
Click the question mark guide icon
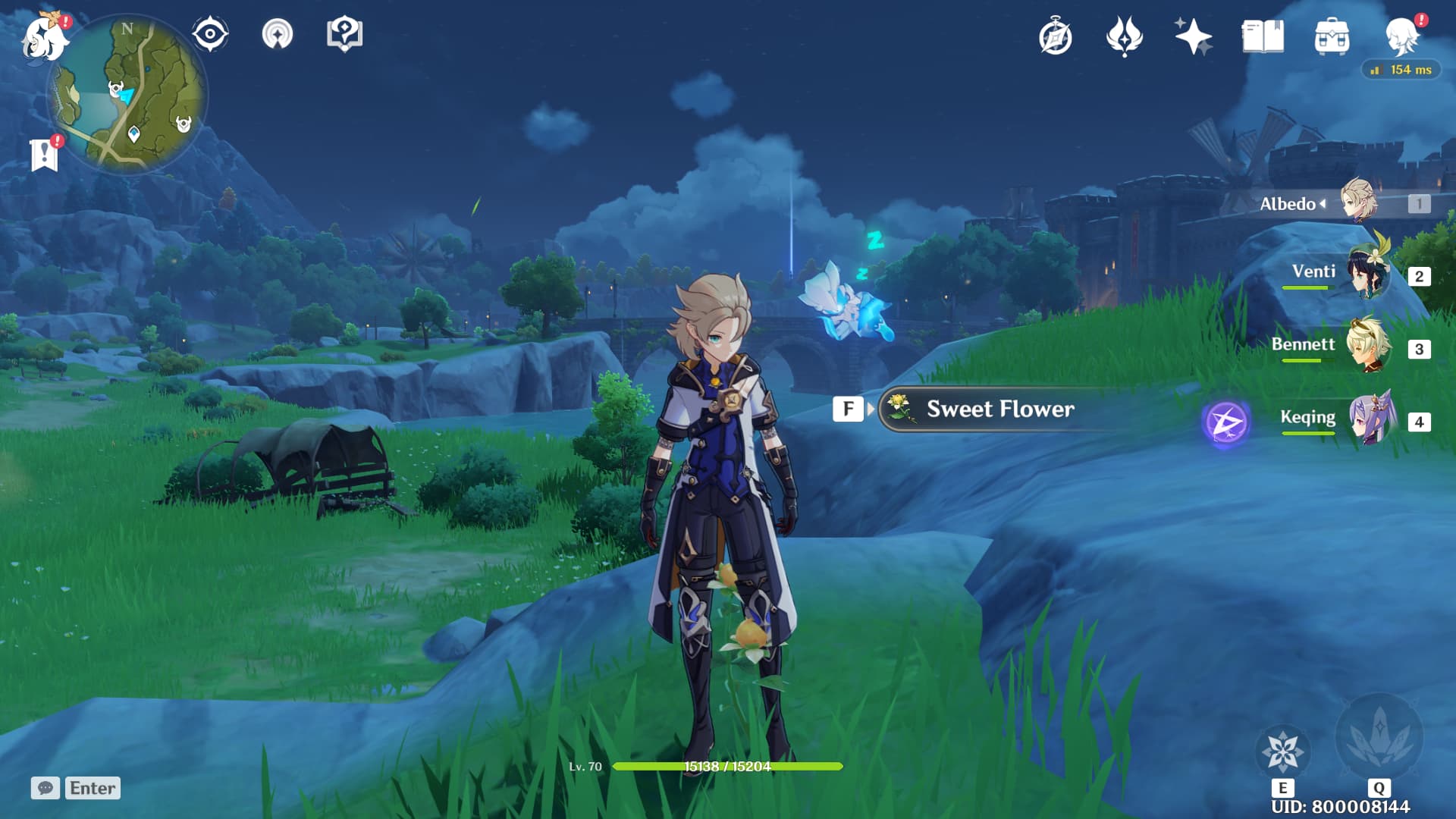click(345, 34)
